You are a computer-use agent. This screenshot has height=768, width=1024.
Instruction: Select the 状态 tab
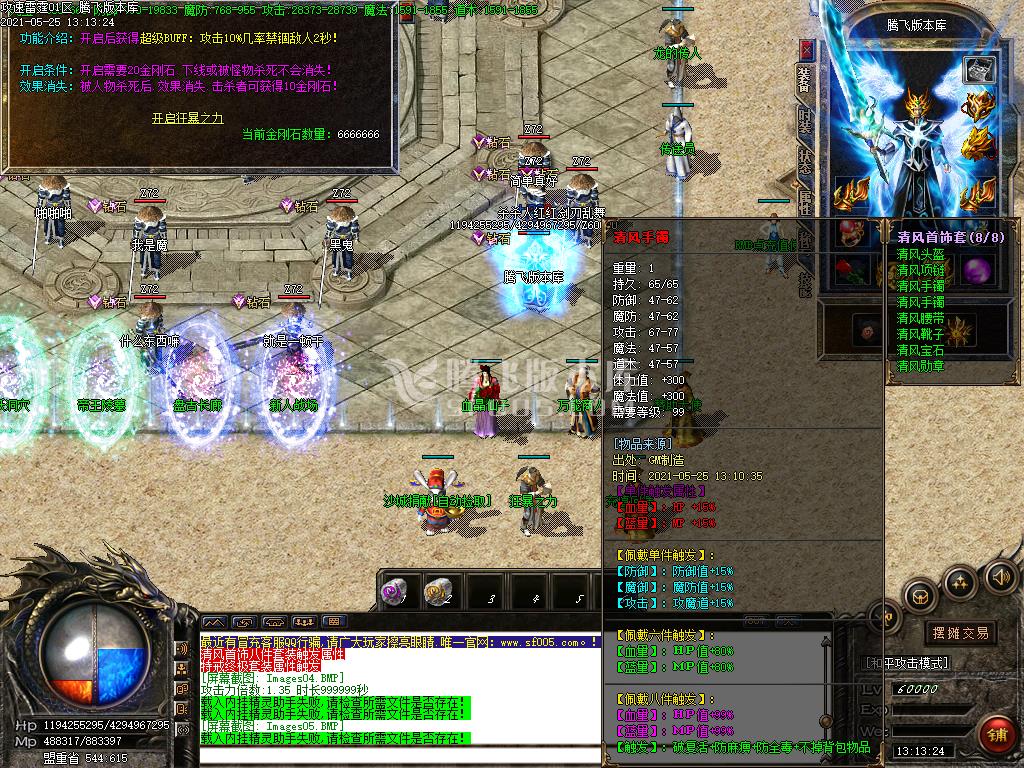(805, 160)
